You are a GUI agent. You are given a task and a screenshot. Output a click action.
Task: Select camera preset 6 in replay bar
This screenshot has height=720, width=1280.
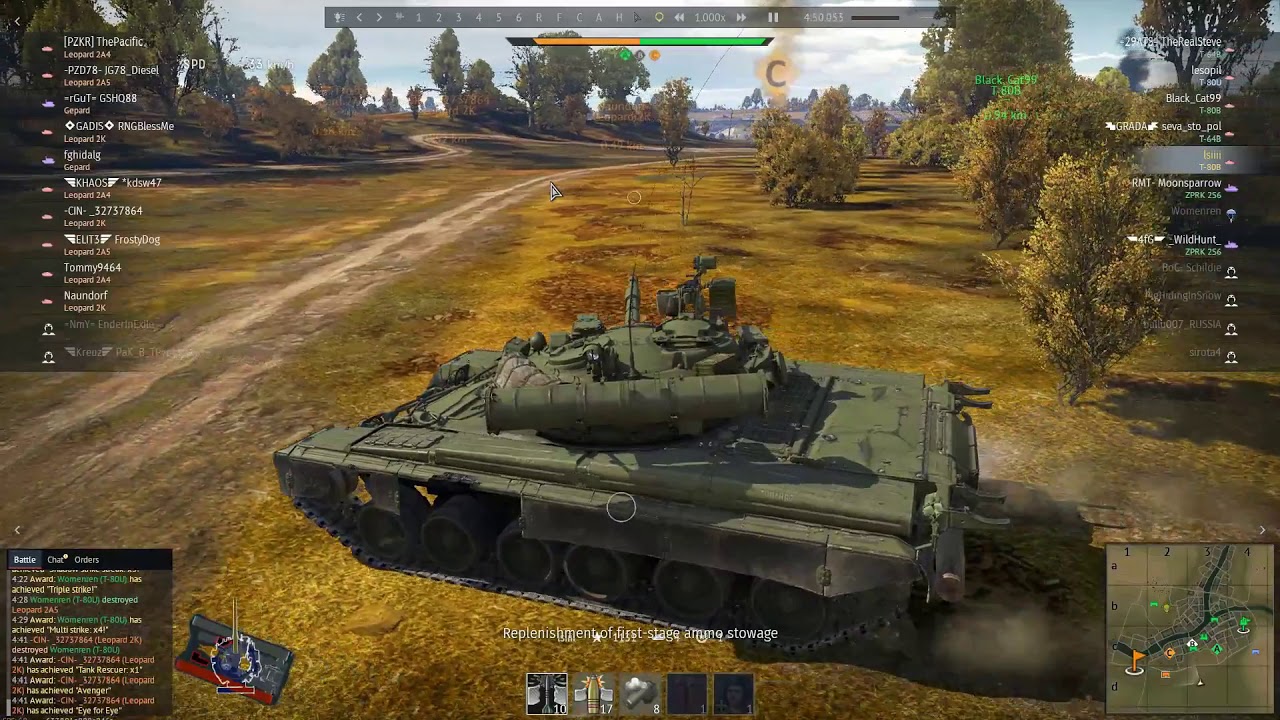click(518, 17)
